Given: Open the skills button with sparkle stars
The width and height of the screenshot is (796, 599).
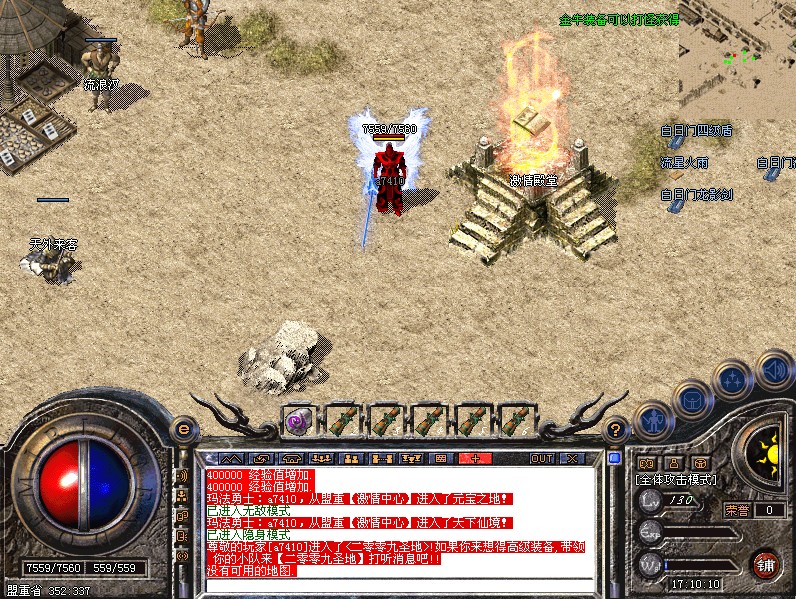Looking at the screenshot, I should point(733,380).
